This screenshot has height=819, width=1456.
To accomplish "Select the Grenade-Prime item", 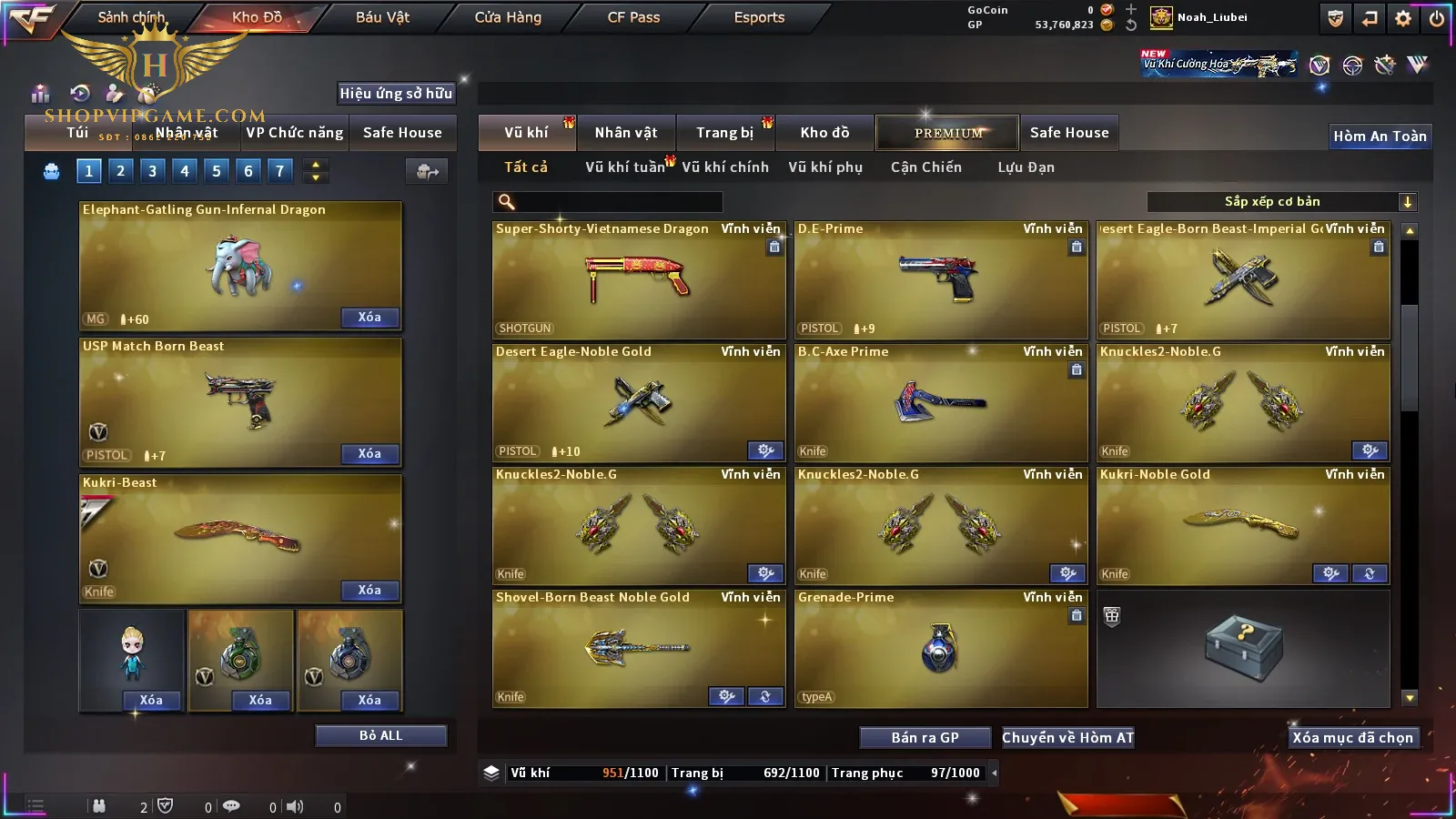I will tap(940, 649).
